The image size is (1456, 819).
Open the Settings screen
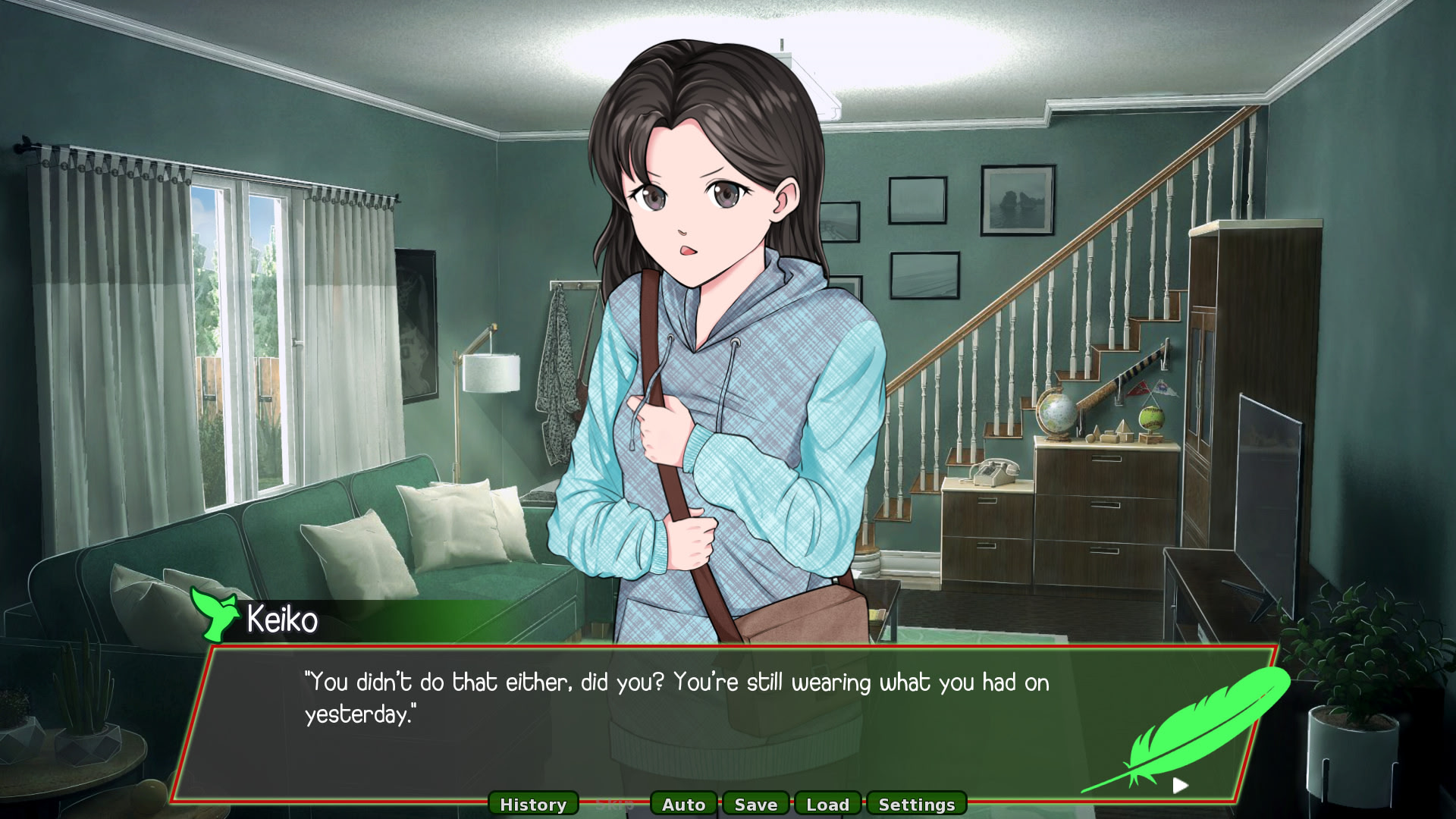pos(916,804)
